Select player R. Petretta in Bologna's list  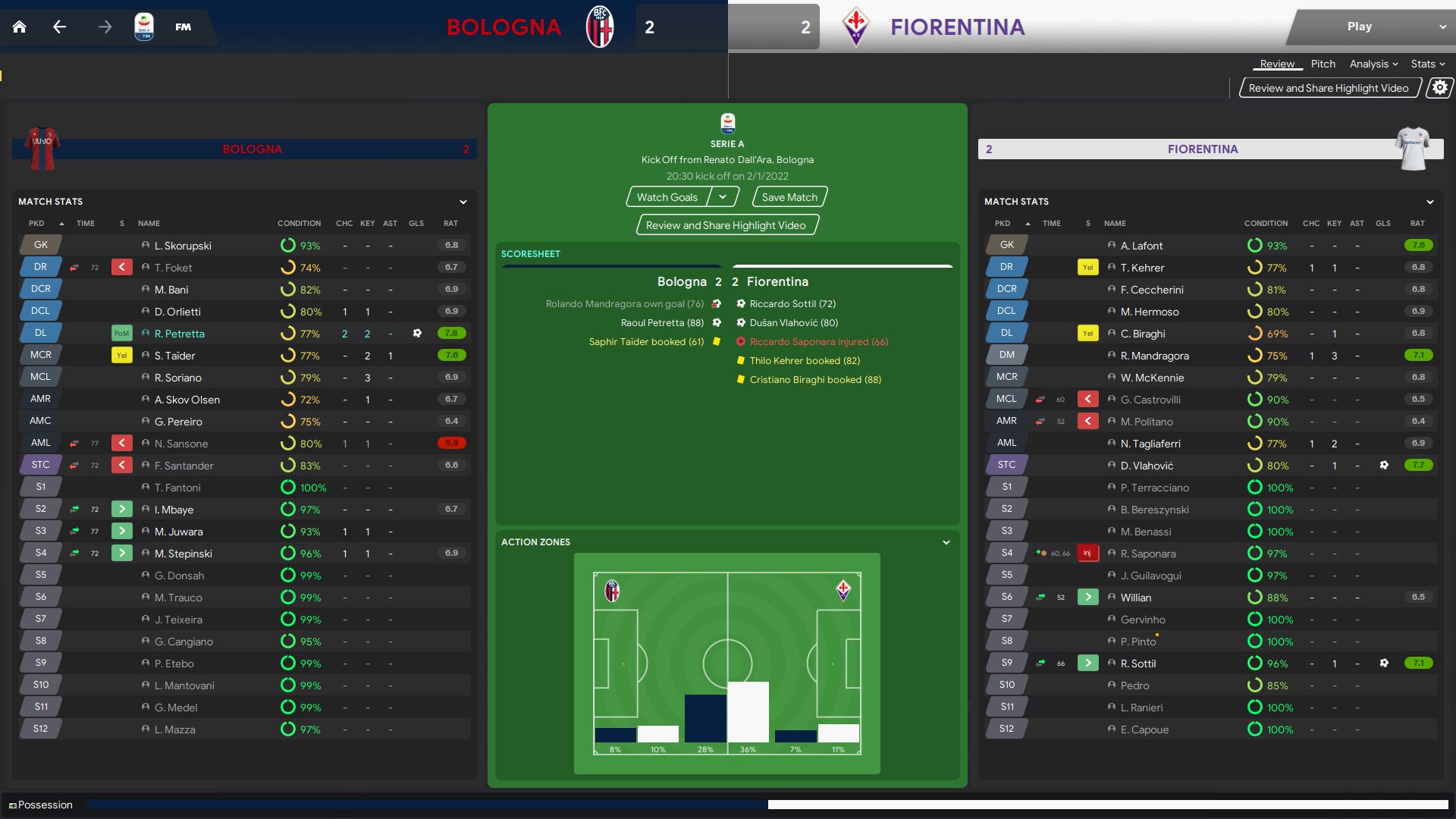[180, 334]
